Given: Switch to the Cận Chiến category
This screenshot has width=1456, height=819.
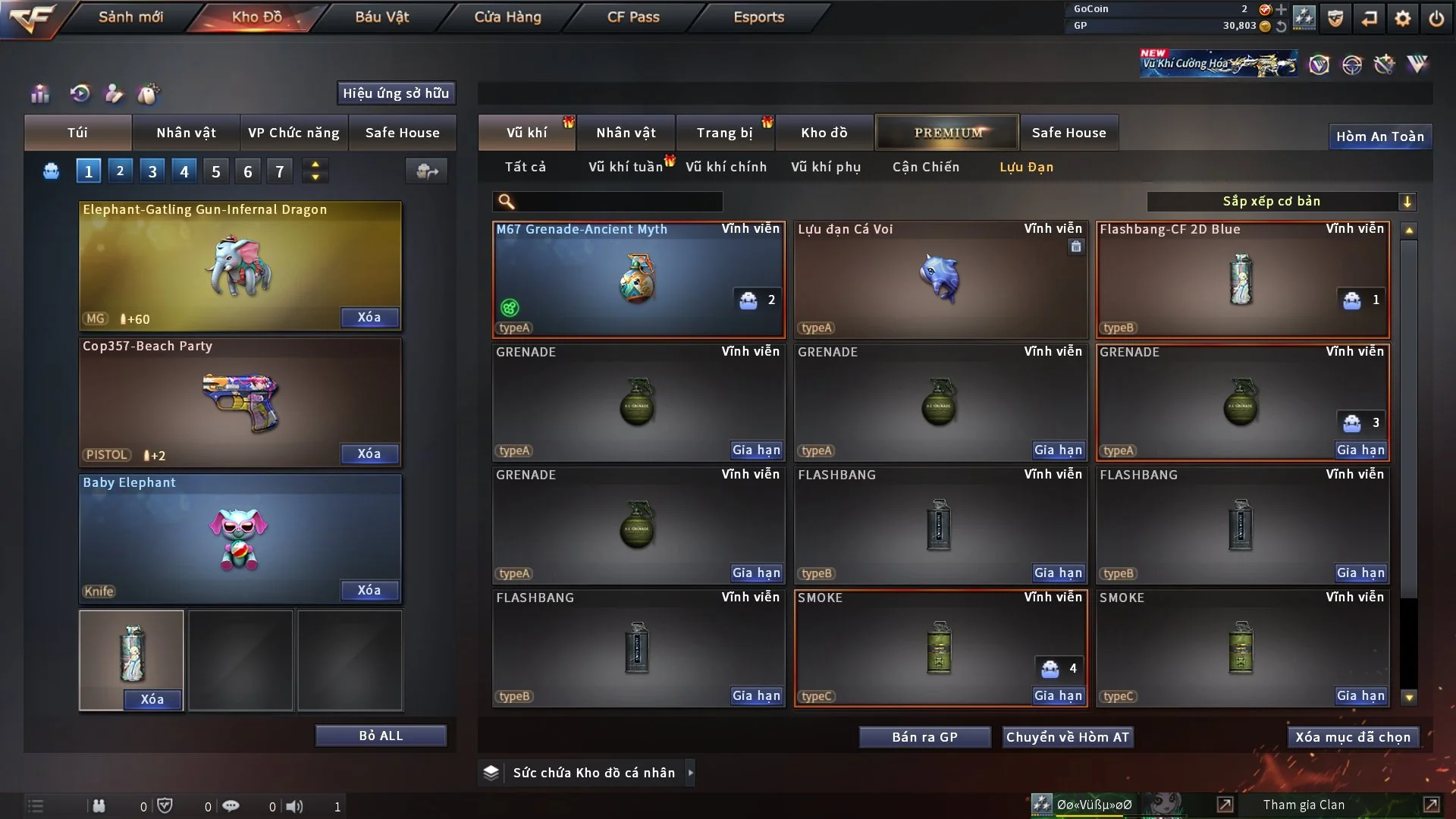Looking at the screenshot, I should [925, 167].
